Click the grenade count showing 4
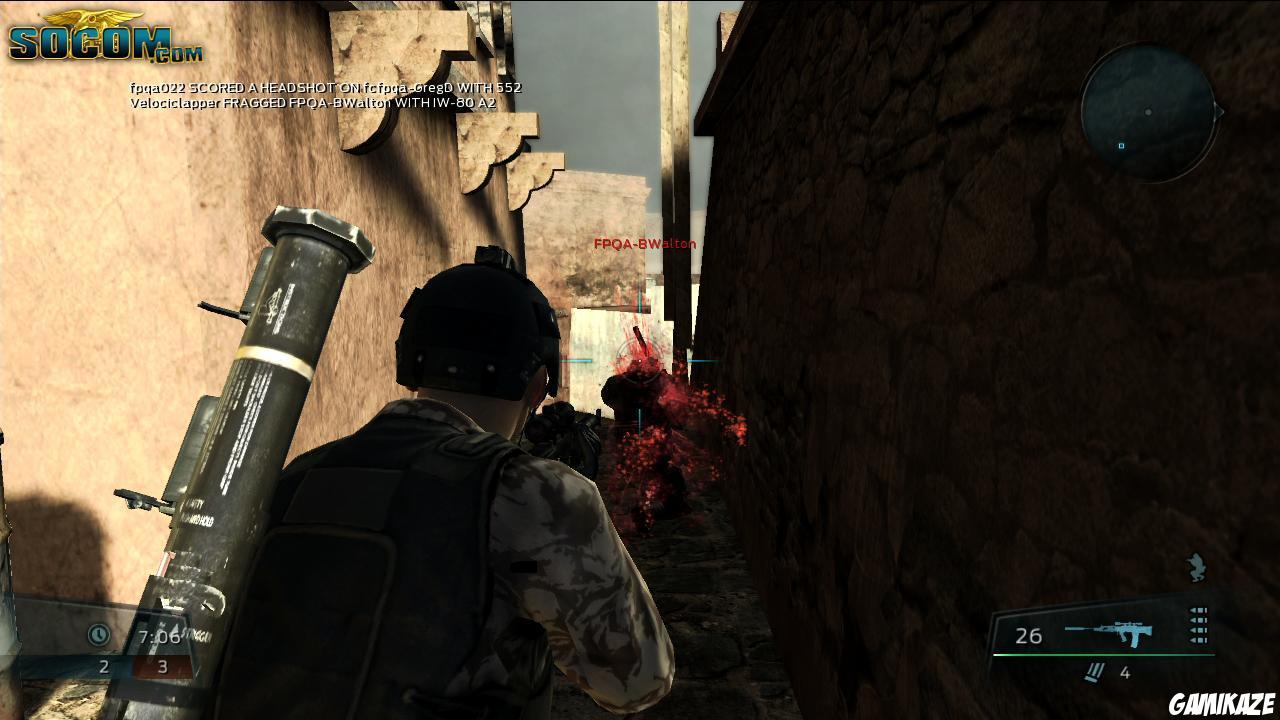 tap(1126, 671)
